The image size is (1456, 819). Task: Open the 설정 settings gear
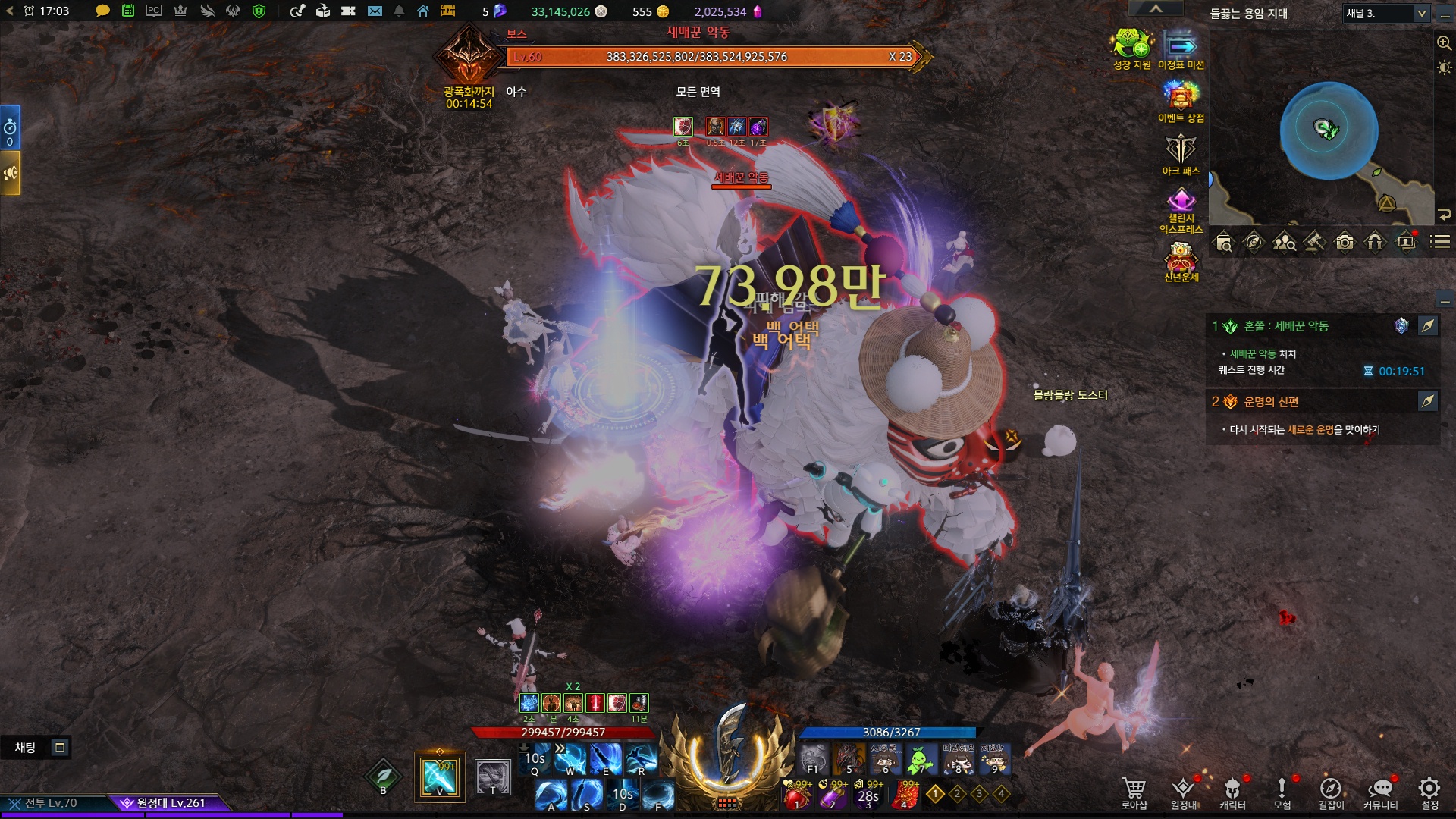[1429, 792]
